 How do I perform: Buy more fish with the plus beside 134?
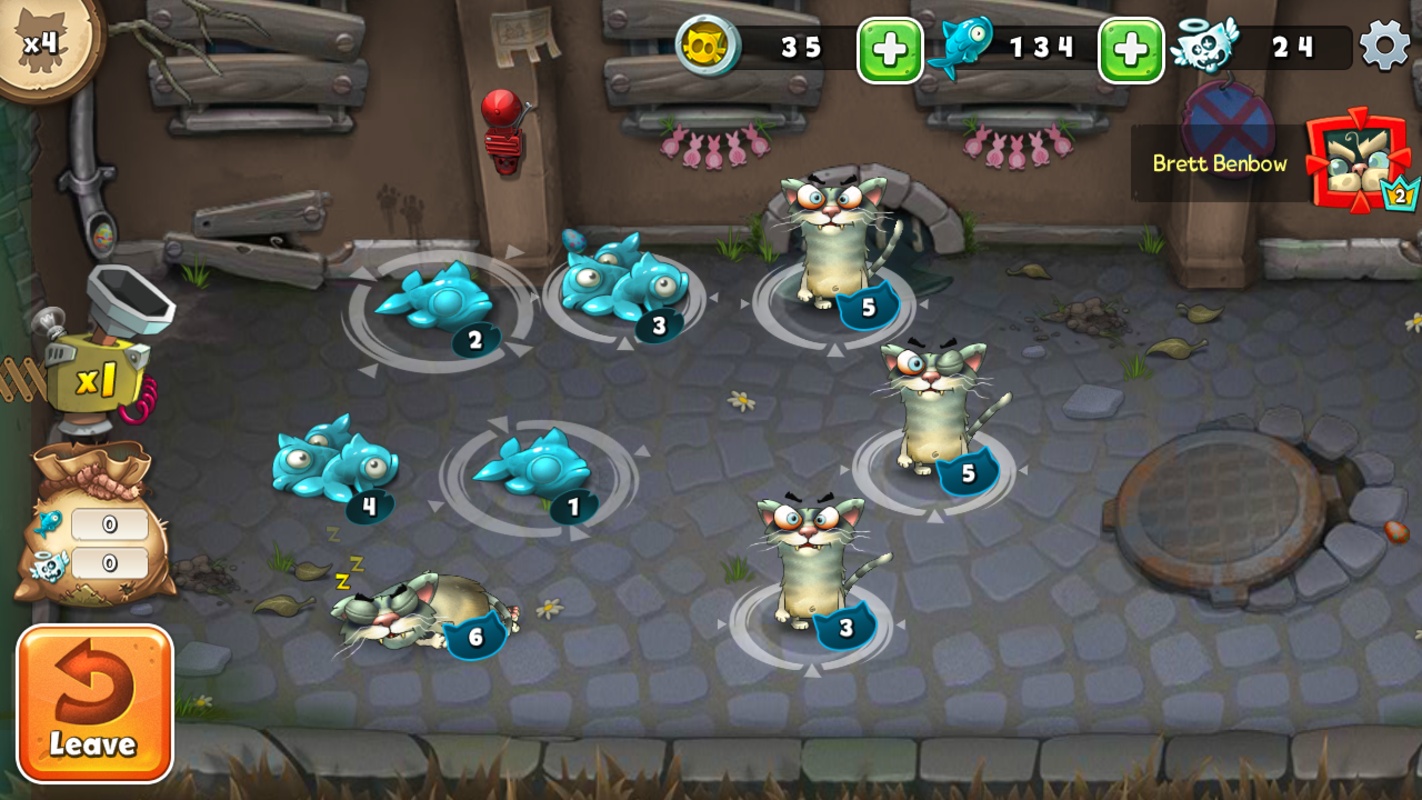click(1131, 50)
